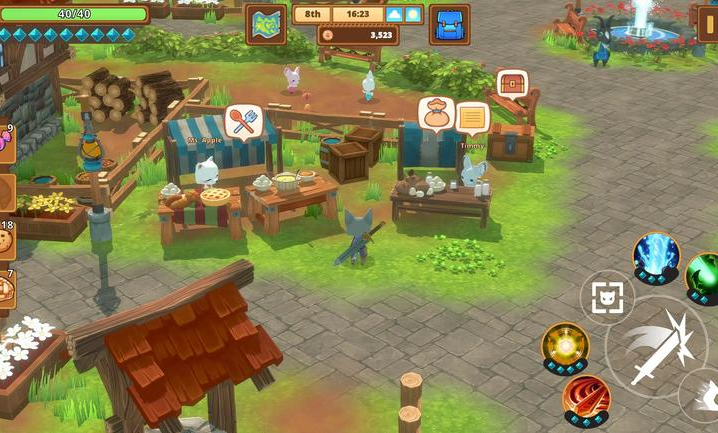Screen dimensions: 718x433
Task: Select the coin pouch speech bubble
Action: coord(436,113)
